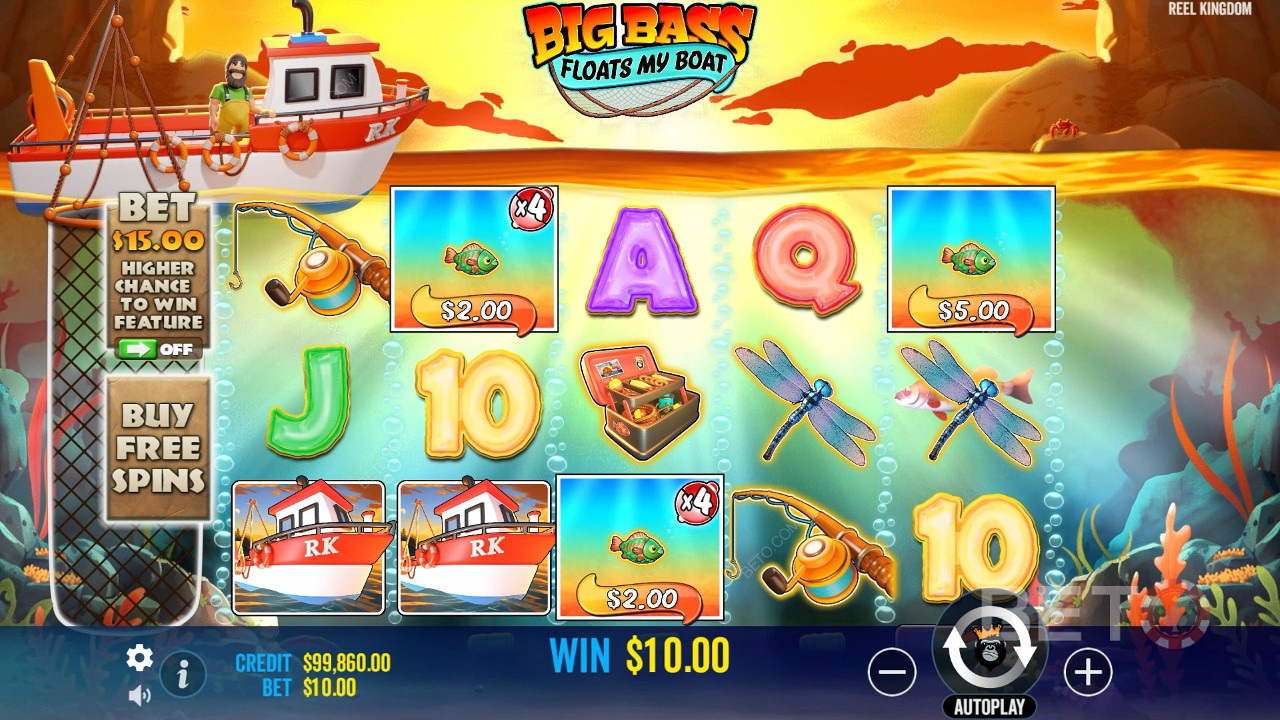Mute the sound with the speaker icon
Screen dimensions: 1280x720
point(139,693)
